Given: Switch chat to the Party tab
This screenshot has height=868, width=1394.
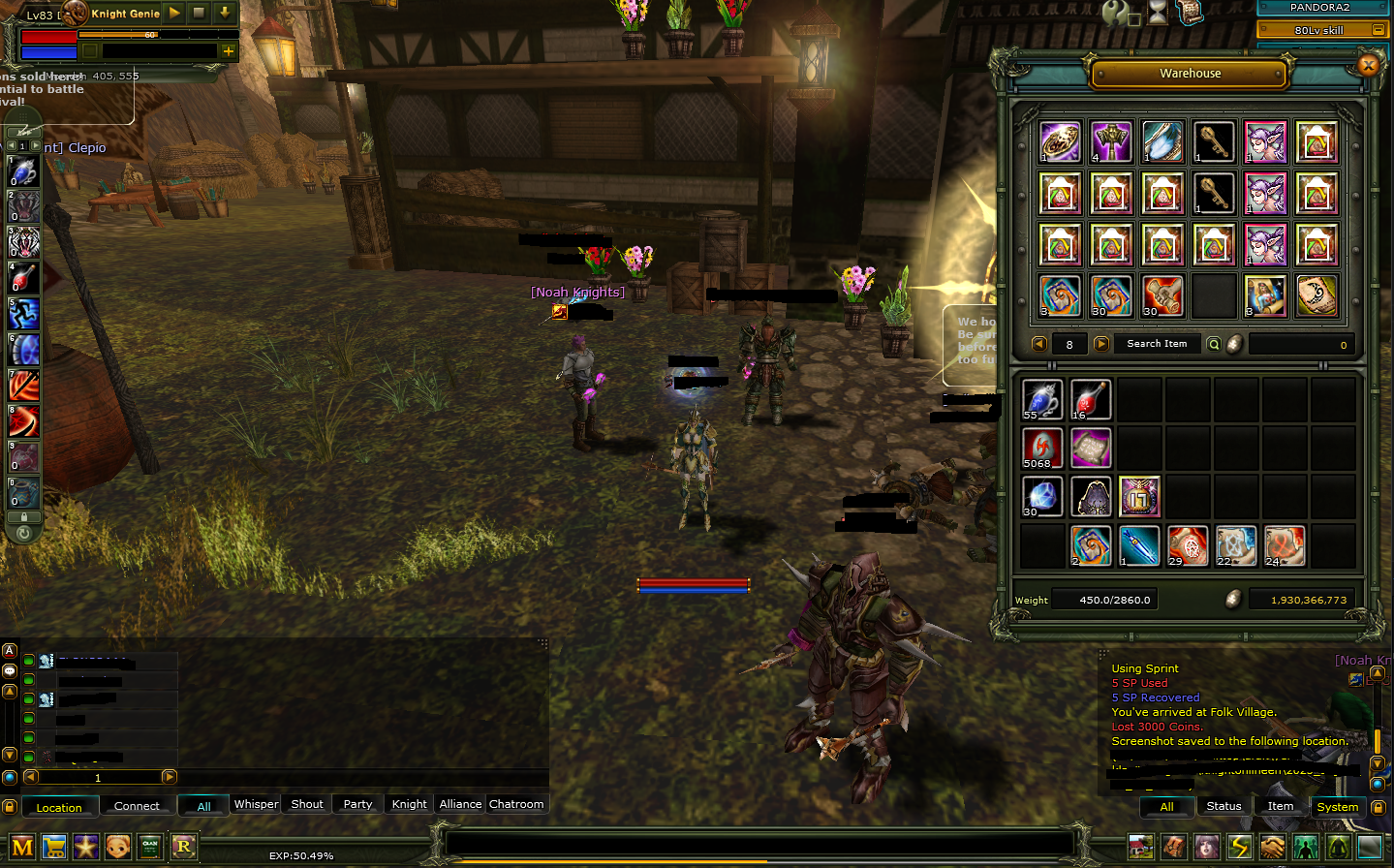Looking at the screenshot, I should click(x=357, y=804).
